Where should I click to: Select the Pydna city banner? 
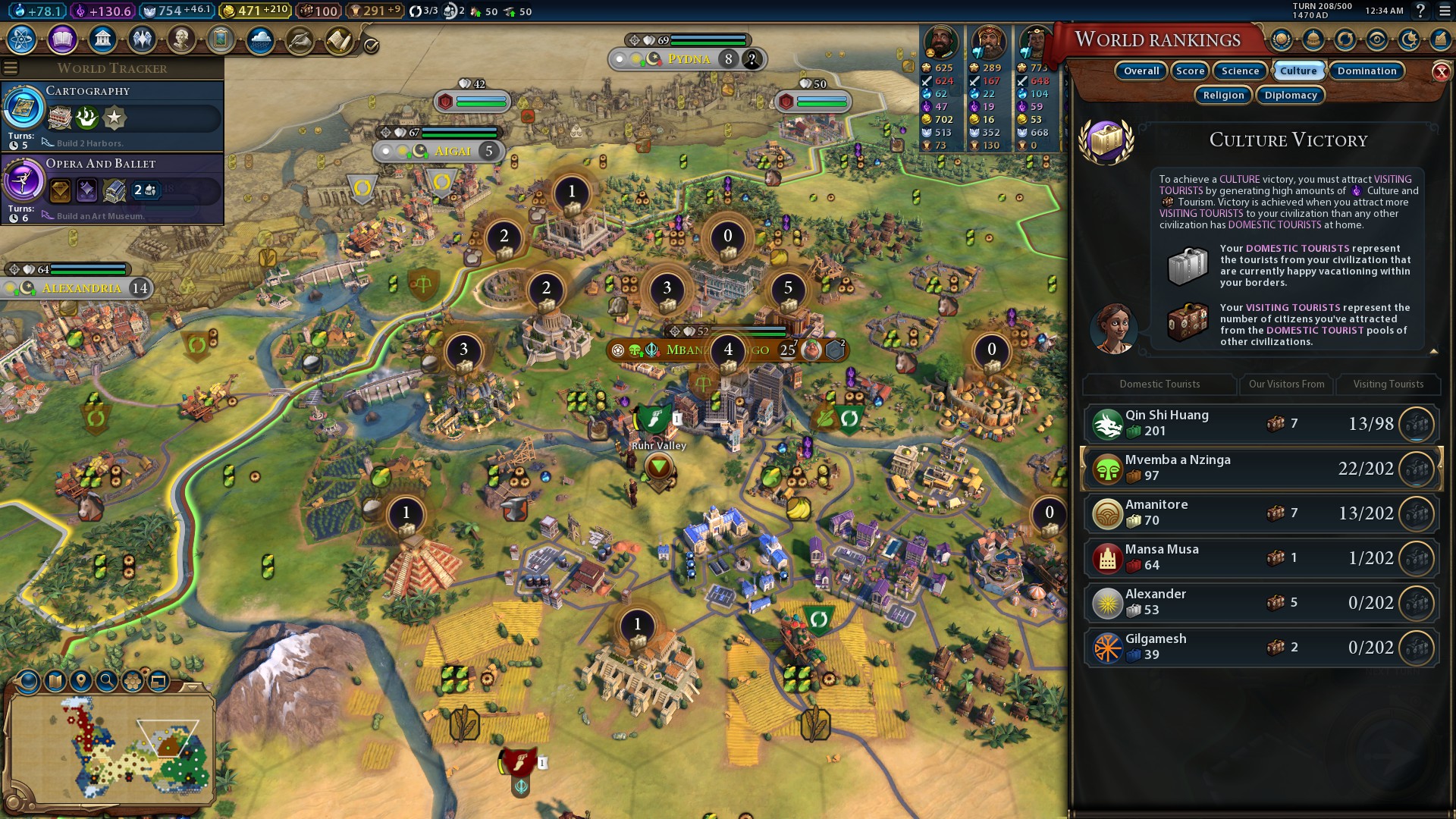(689, 59)
